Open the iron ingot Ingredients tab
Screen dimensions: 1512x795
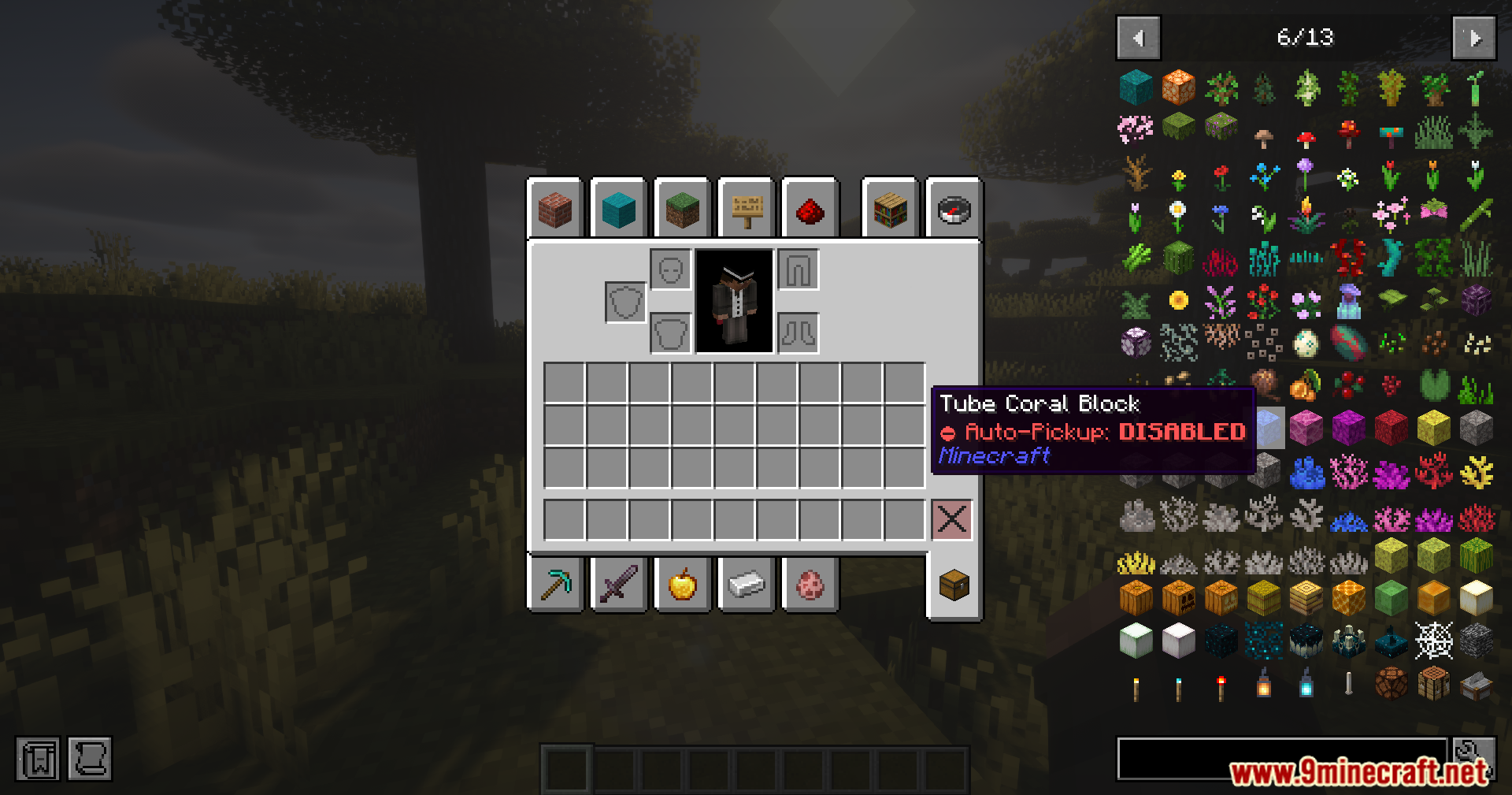[746, 583]
